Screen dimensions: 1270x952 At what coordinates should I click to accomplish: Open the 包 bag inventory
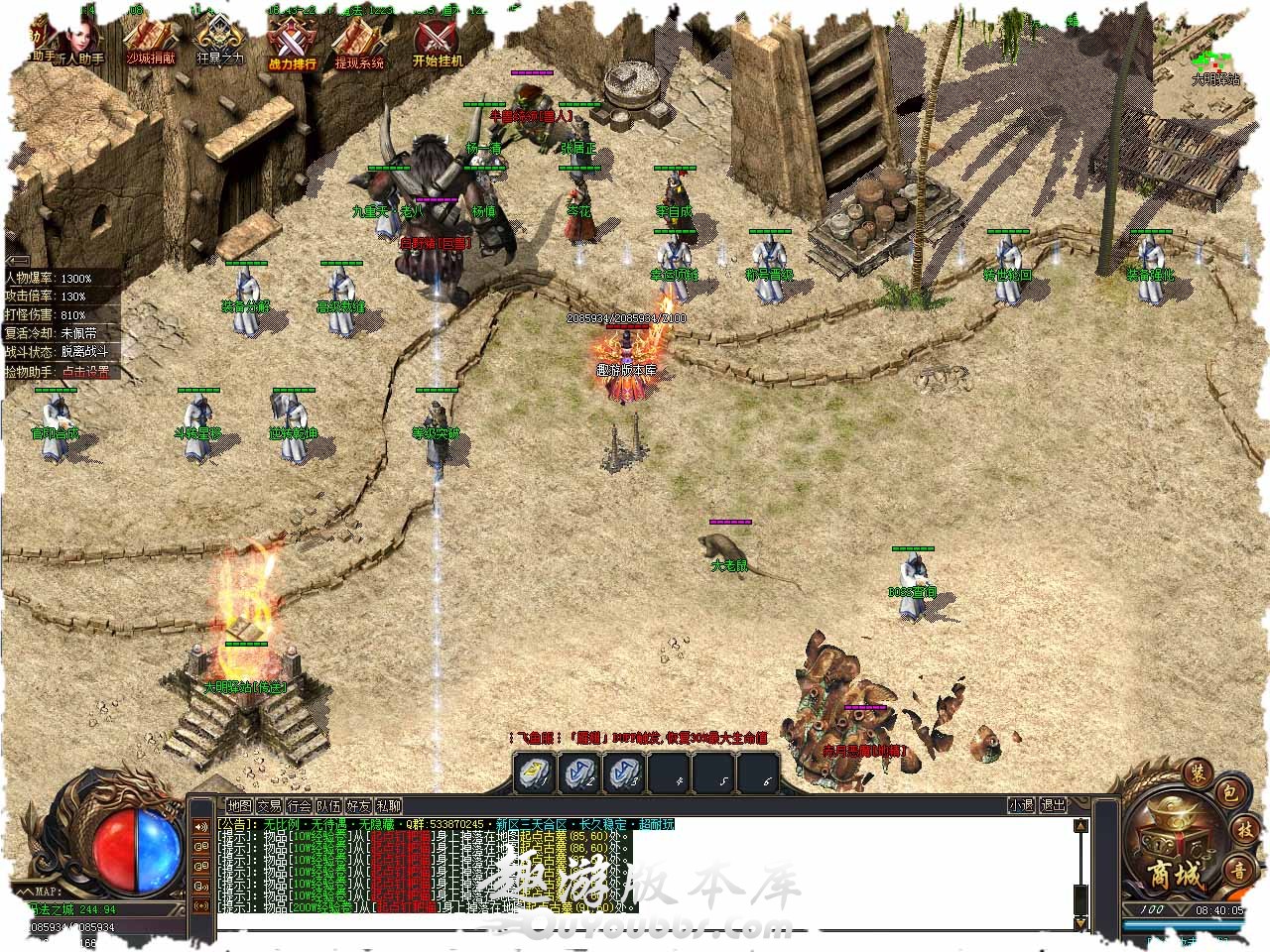(x=1228, y=792)
